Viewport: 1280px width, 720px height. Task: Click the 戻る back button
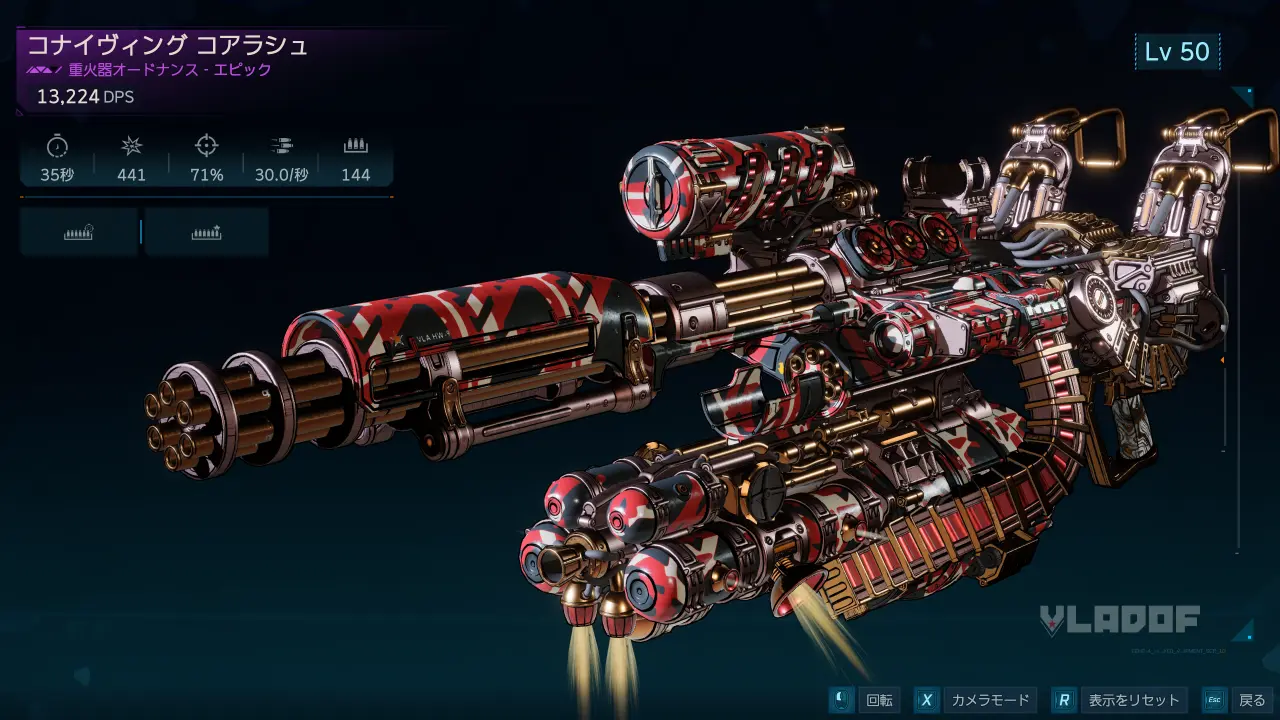pos(1238,700)
